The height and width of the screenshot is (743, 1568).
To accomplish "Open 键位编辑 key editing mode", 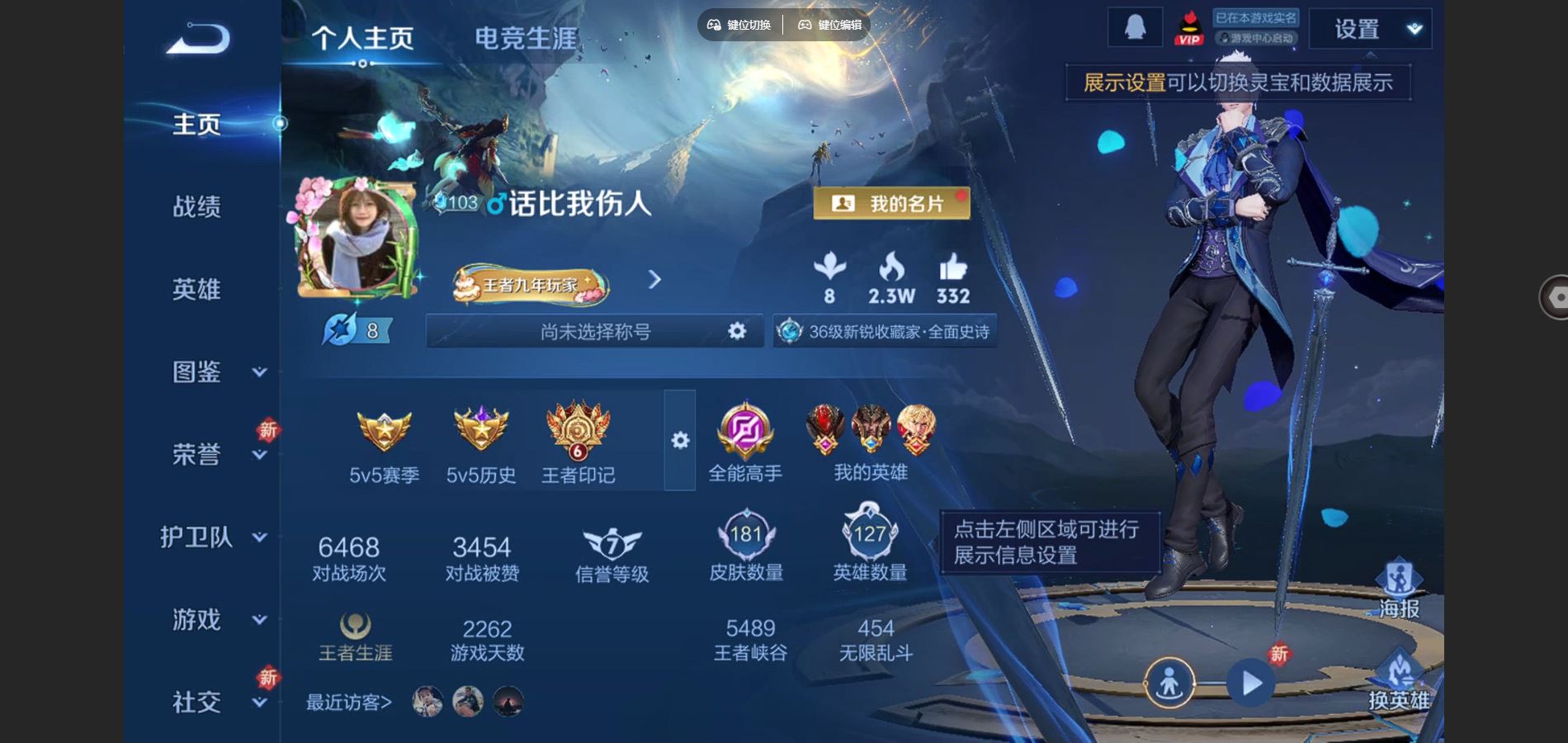I will click(x=829, y=25).
